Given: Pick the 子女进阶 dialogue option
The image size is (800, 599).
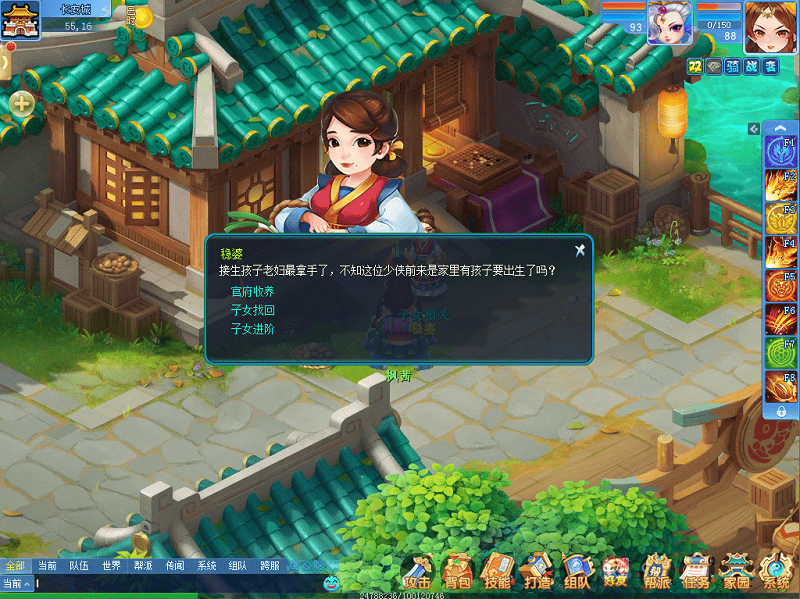Looking at the screenshot, I should pos(252,328).
